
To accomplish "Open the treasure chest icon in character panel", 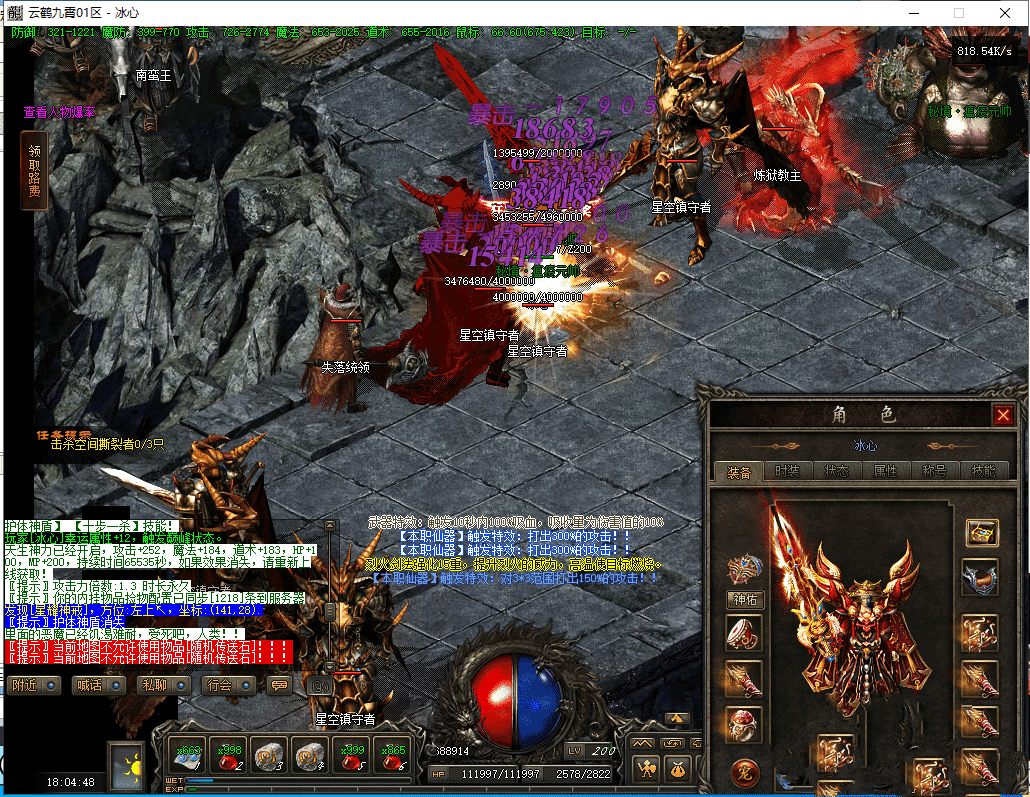I will click(x=982, y=532).
